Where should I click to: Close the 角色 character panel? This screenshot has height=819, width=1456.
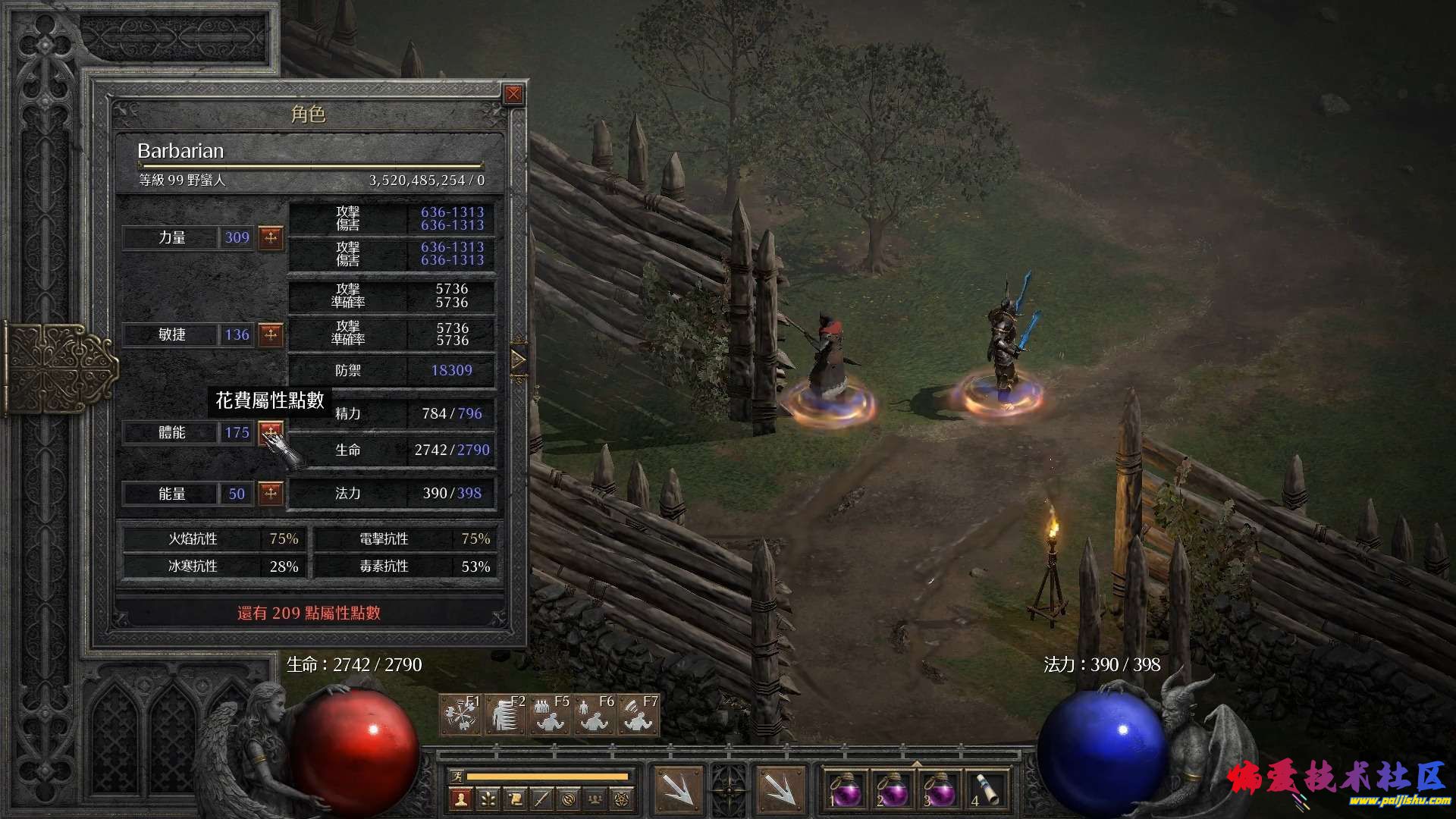tap(513, 94)
